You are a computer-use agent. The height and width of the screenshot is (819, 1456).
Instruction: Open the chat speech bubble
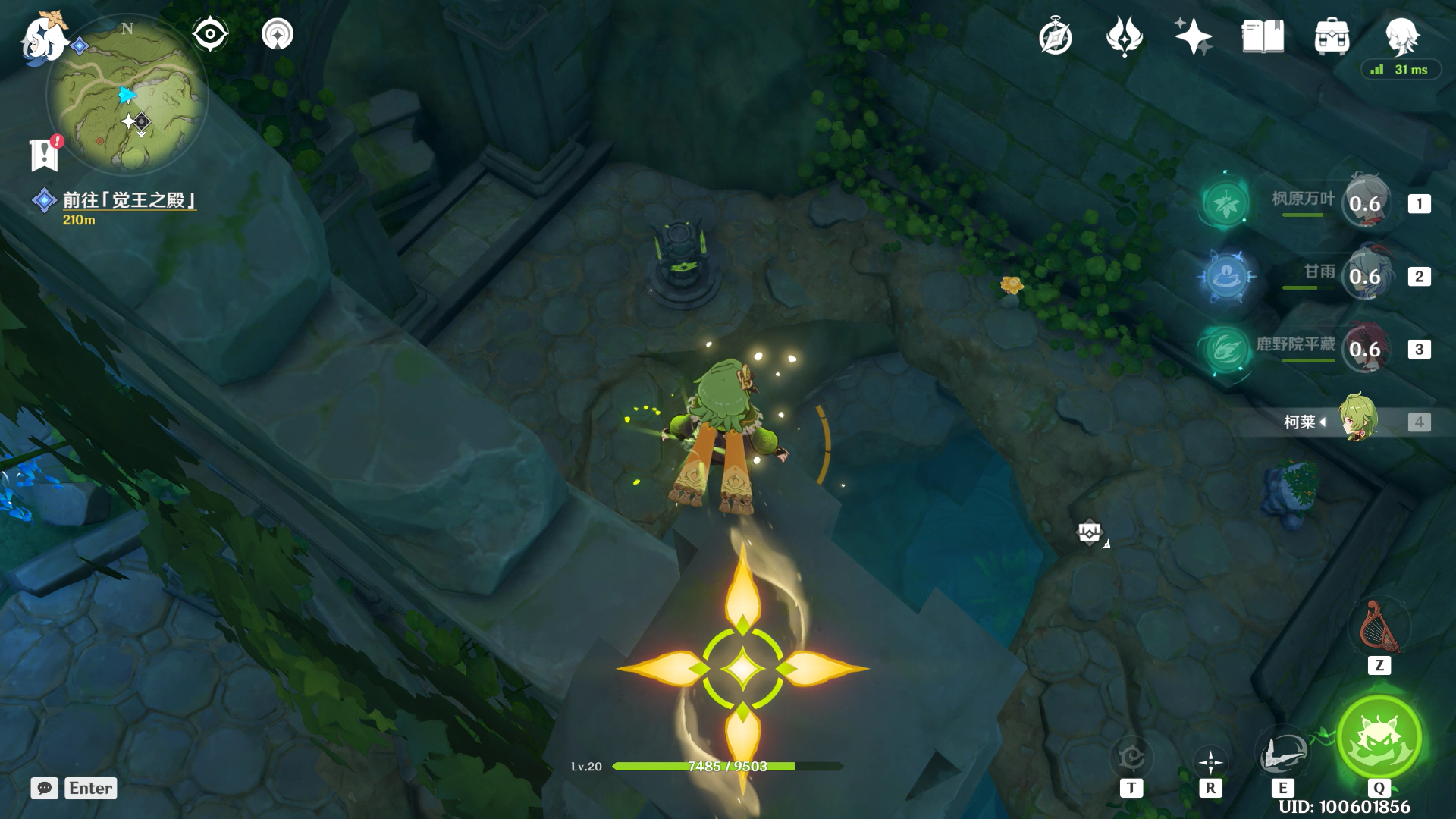tap(45, 788)
